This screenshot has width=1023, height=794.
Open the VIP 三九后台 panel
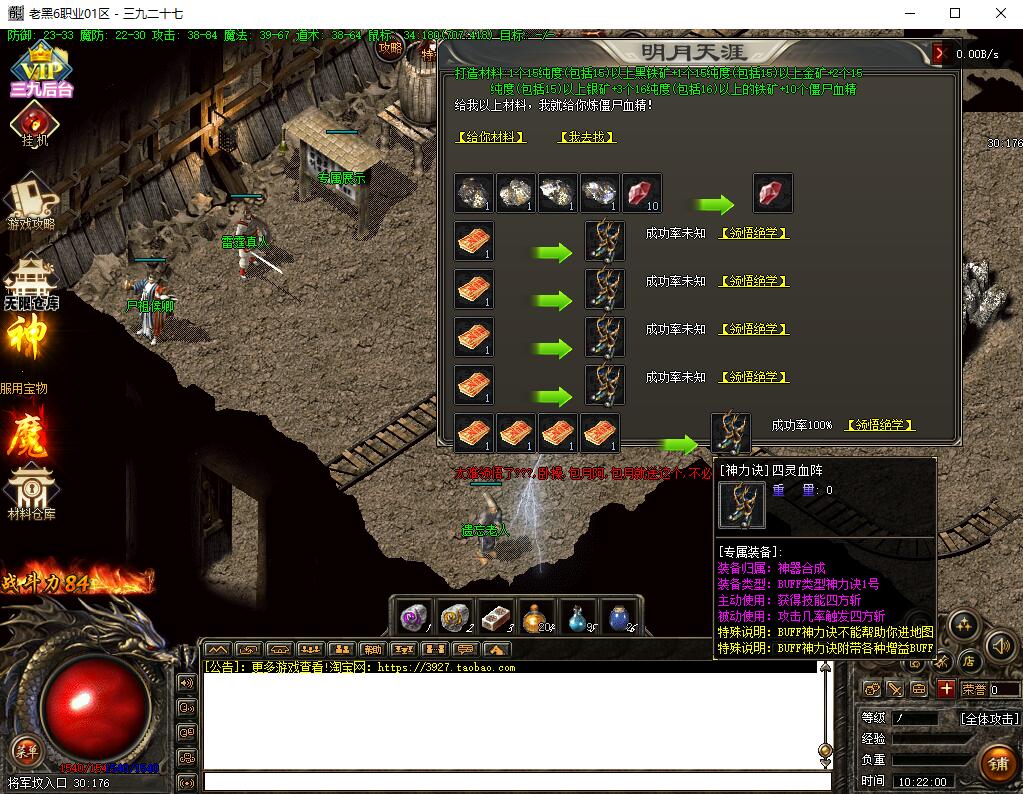pyautogui.click(x=41, y=70)
